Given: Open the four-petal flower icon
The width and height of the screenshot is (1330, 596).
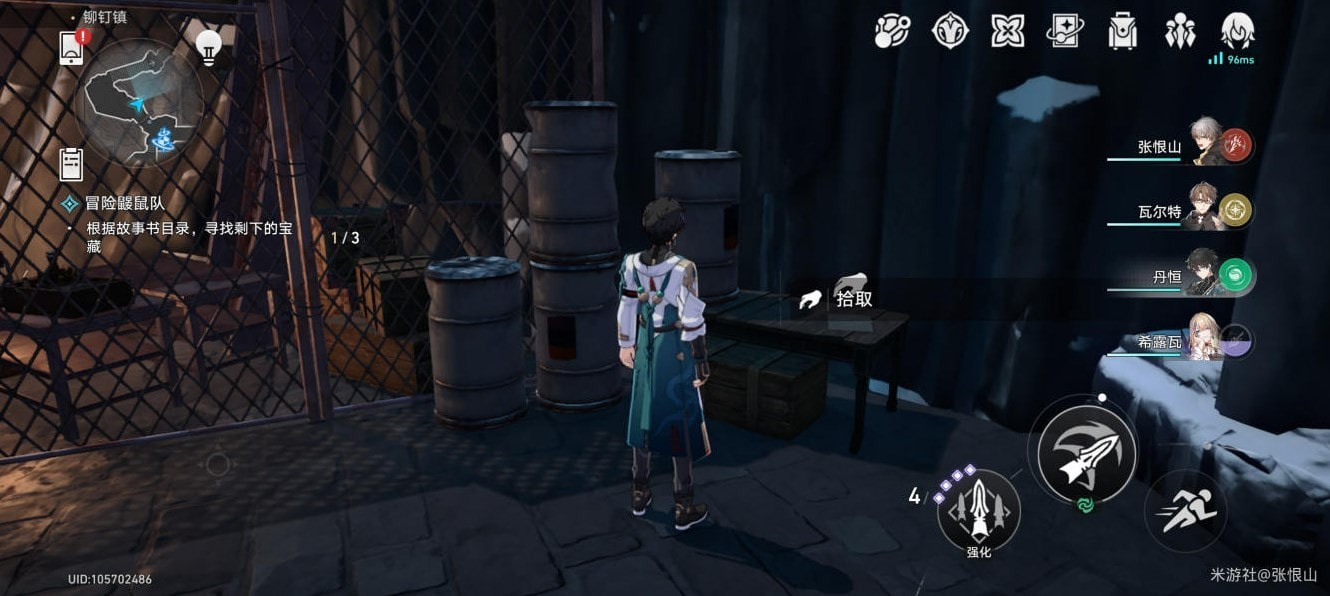Looking at the screenshot, I should 1007,31.
